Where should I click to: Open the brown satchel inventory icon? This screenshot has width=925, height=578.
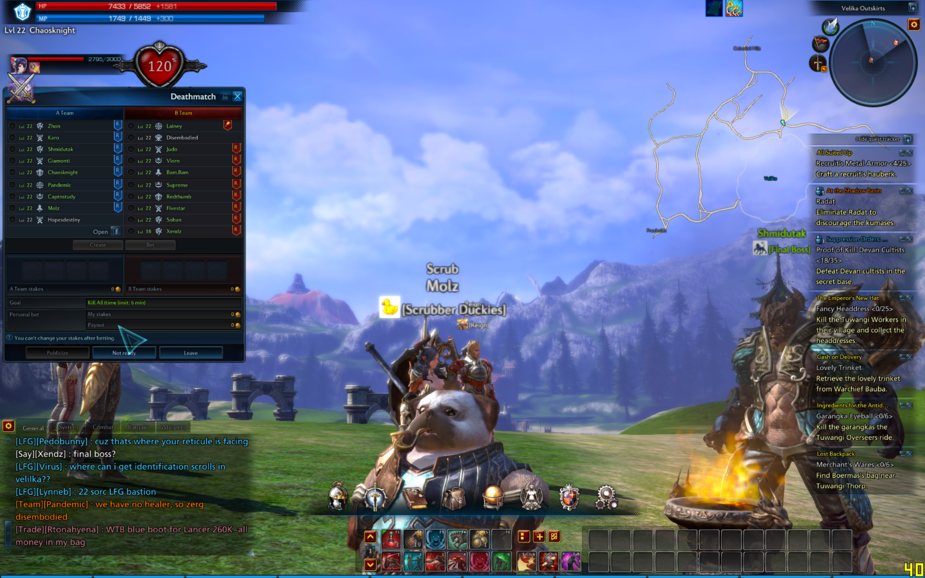(x=454, y=496)
